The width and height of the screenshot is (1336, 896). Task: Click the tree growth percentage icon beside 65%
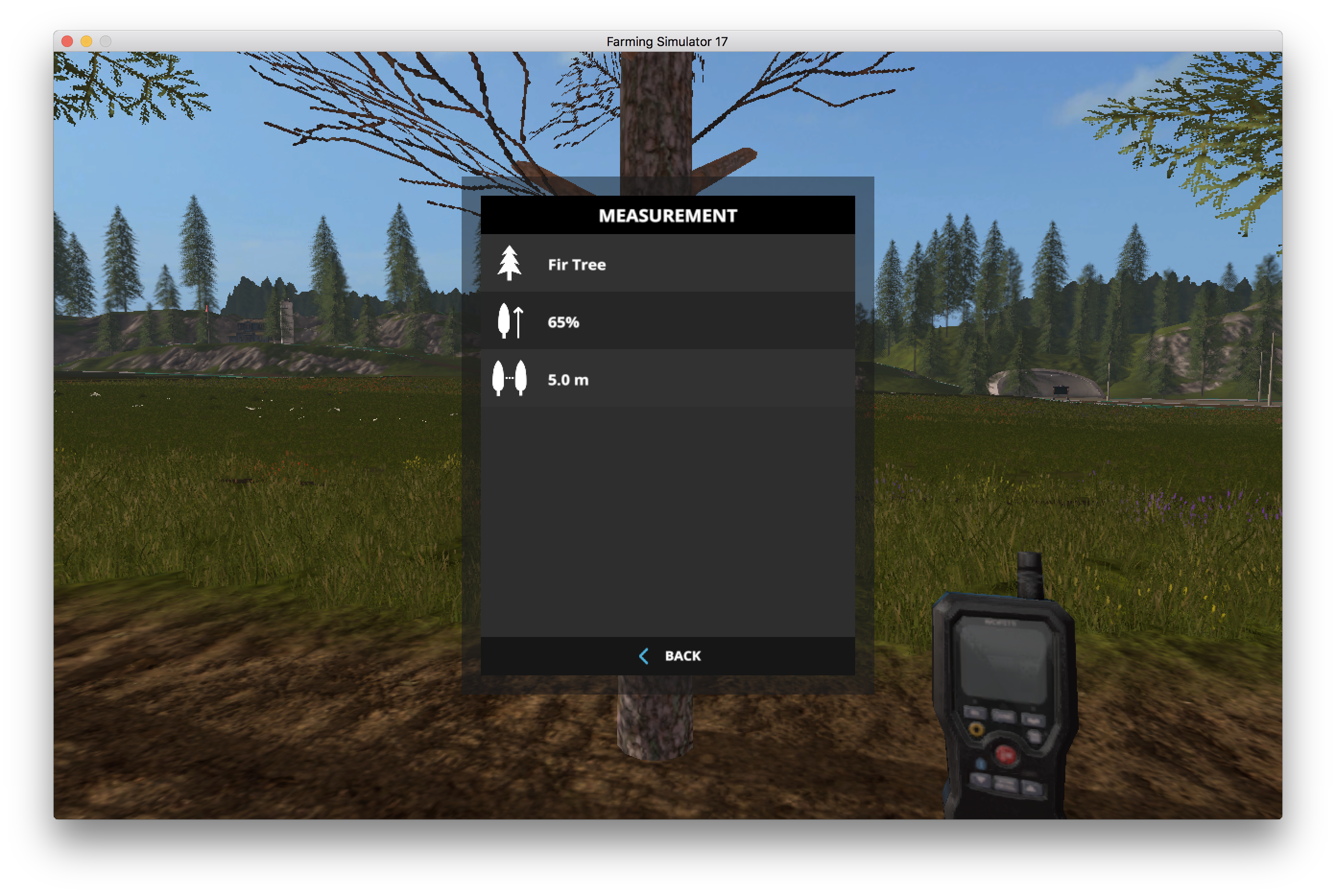coord(511,322)
